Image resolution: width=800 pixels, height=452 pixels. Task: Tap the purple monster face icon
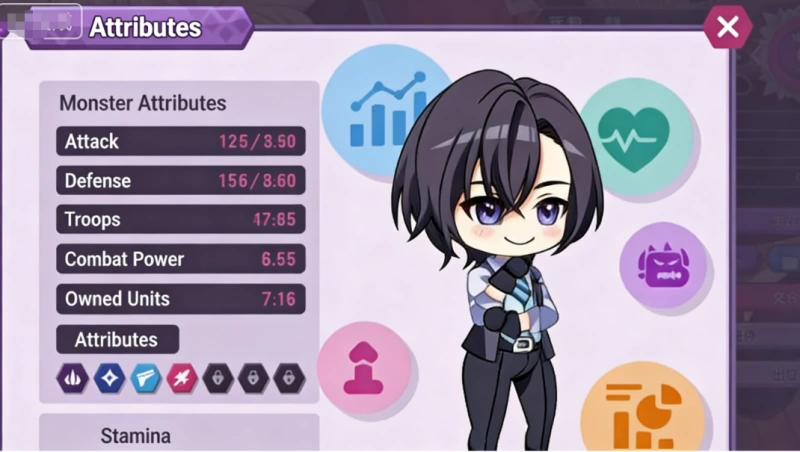click(x=662, y=266)
